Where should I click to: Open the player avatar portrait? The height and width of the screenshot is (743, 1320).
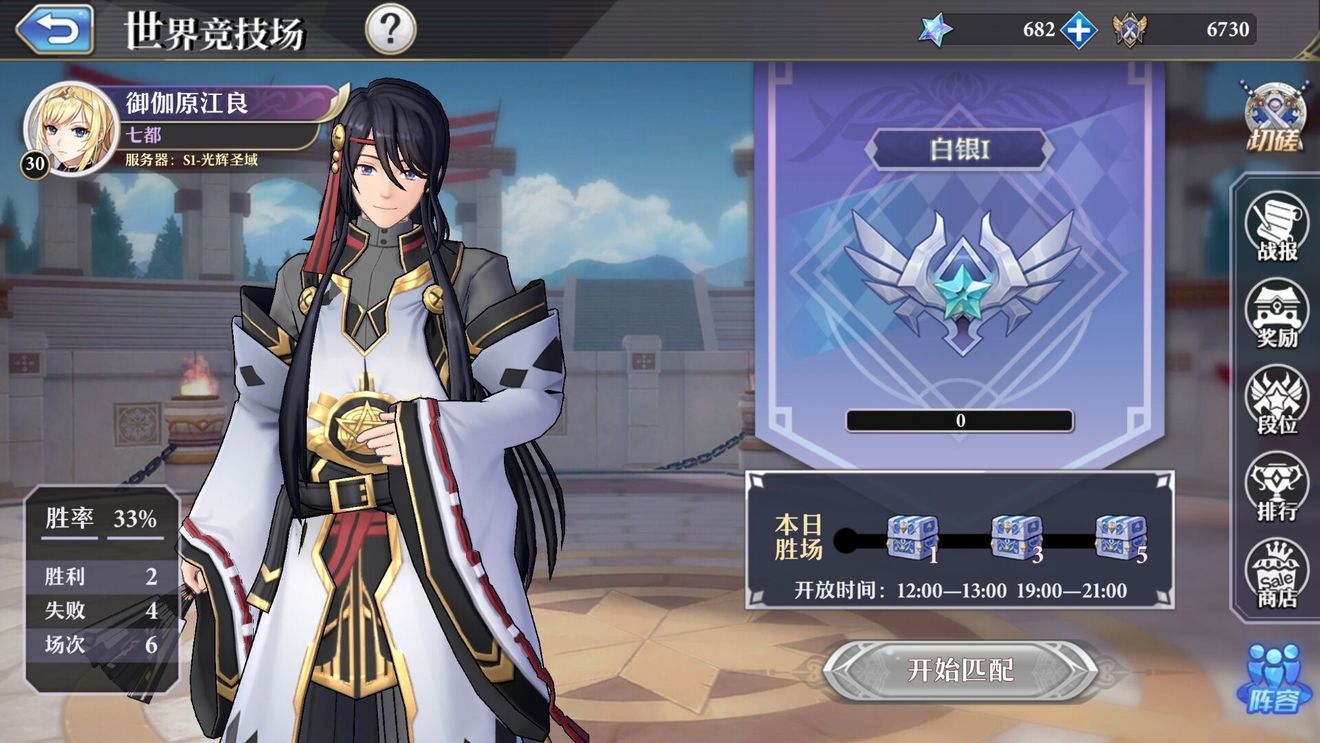[70, 128]
